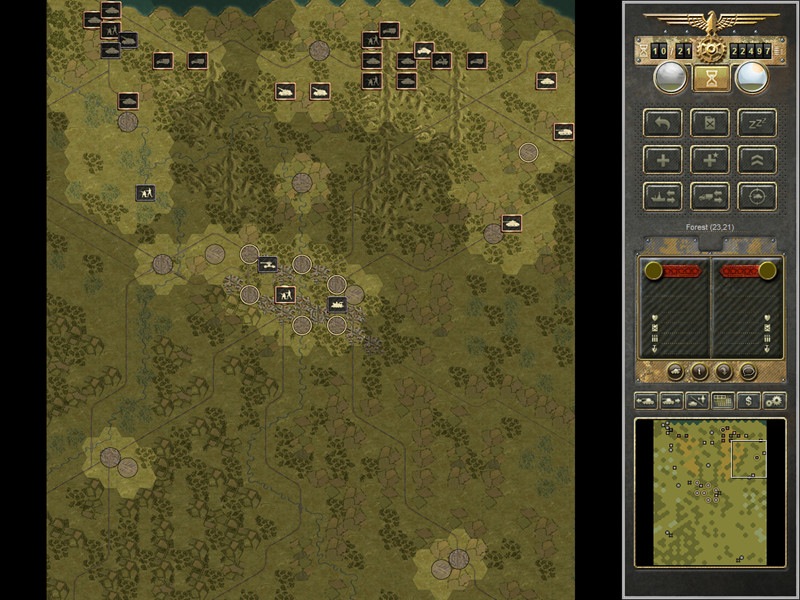Open the round tank unit details button

(x=675, y=372)
